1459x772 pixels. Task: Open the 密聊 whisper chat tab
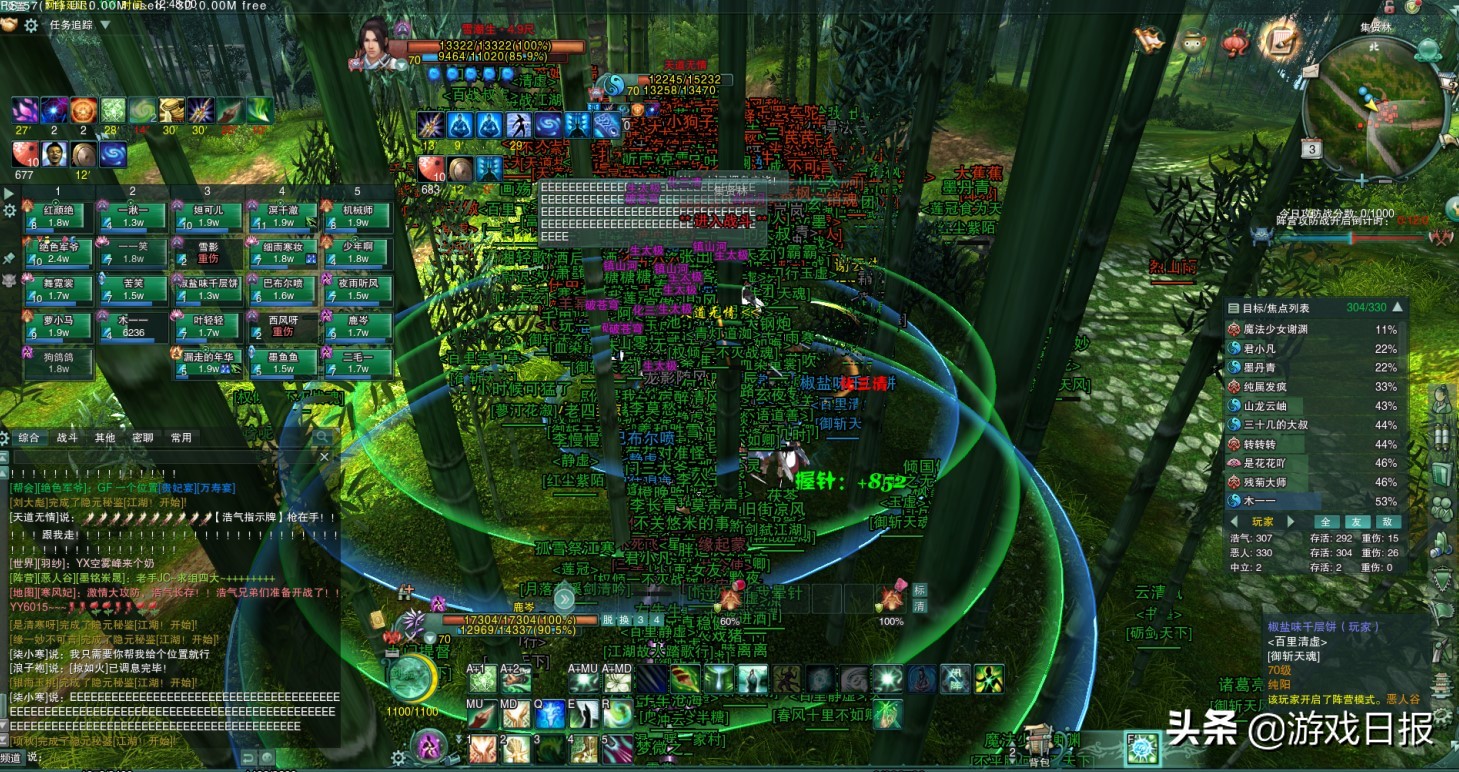pyautogui.click(x=142, y=437)
